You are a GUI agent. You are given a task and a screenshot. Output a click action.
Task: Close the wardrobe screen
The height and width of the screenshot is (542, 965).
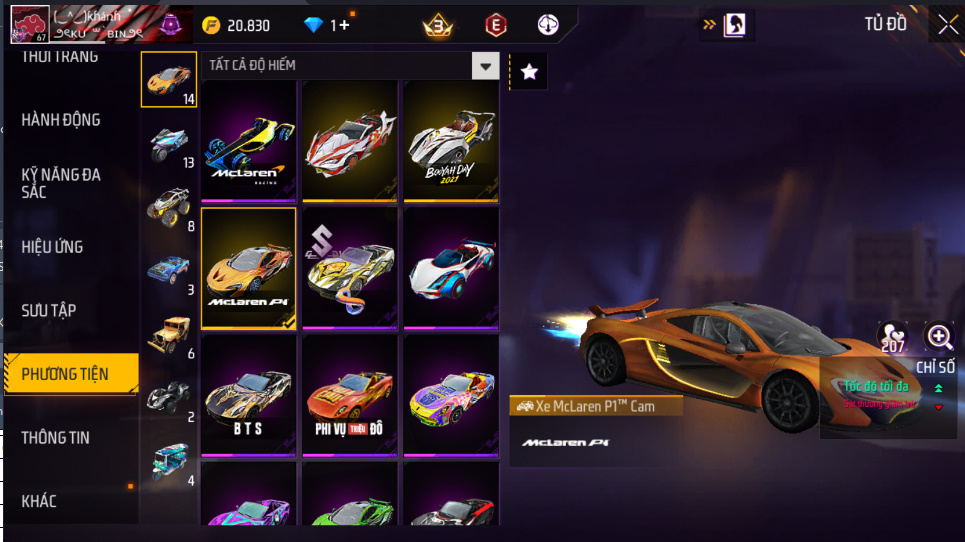click(x=946, y=24)
